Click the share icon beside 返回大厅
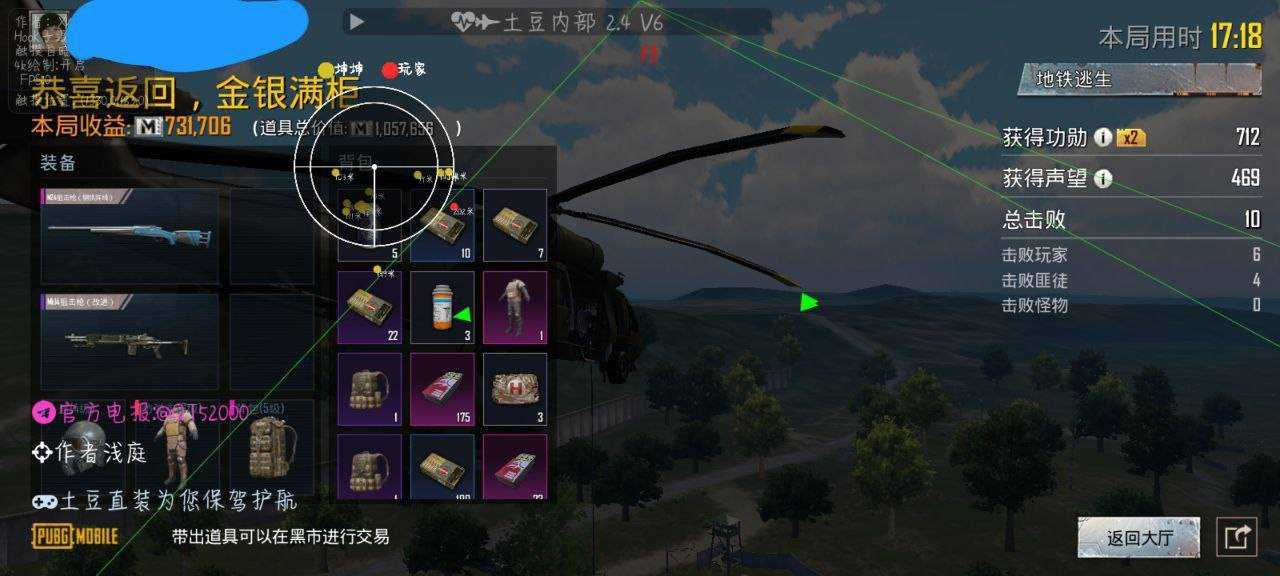The height and width of the screenshot is (576, 1280). pyautogui.click(x=1237, y=538)
